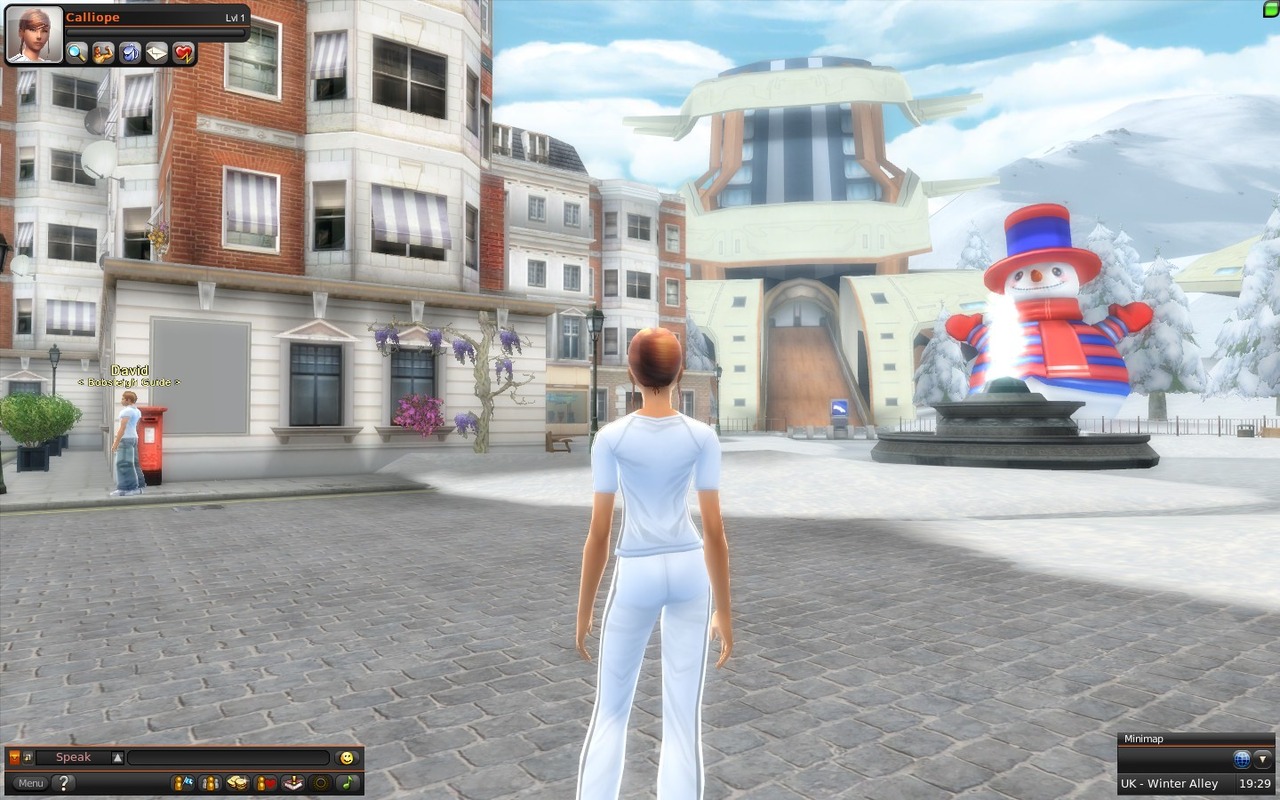Screen dimensions: 1280x800
Task: Open the Speak chat mode selector
Action: (75, 758)
